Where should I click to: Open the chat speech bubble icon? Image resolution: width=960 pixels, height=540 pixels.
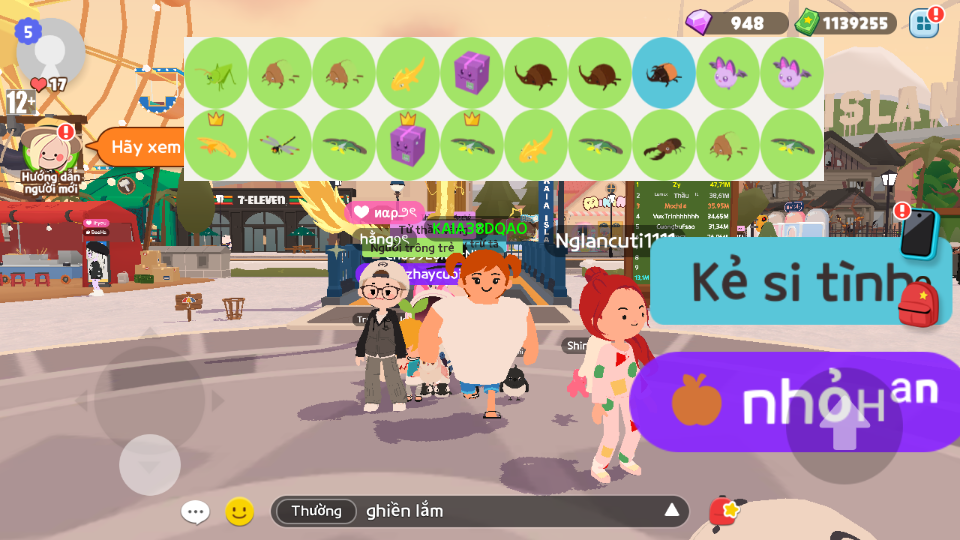[195, 512]
